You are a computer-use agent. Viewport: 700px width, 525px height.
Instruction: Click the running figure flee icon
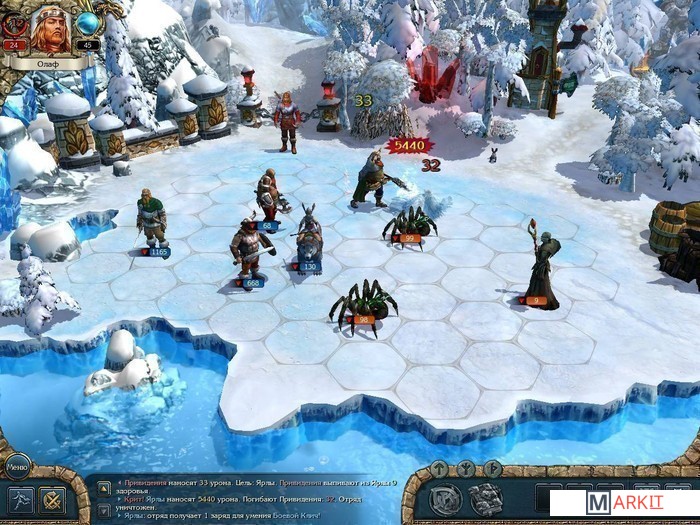pyautogui.click(x=19, y=498)
